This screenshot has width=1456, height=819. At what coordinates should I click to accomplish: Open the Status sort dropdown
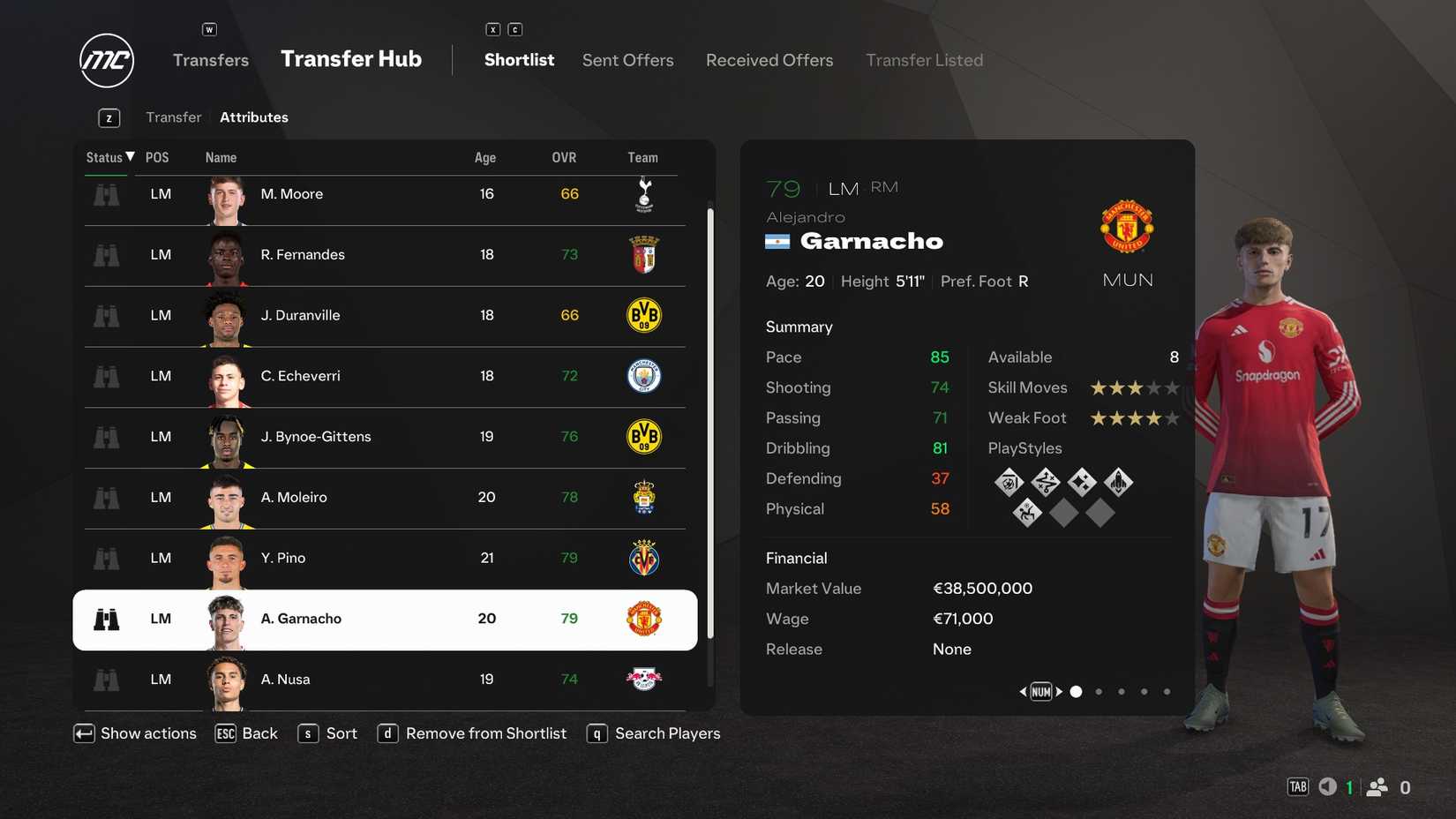[108, 157]
